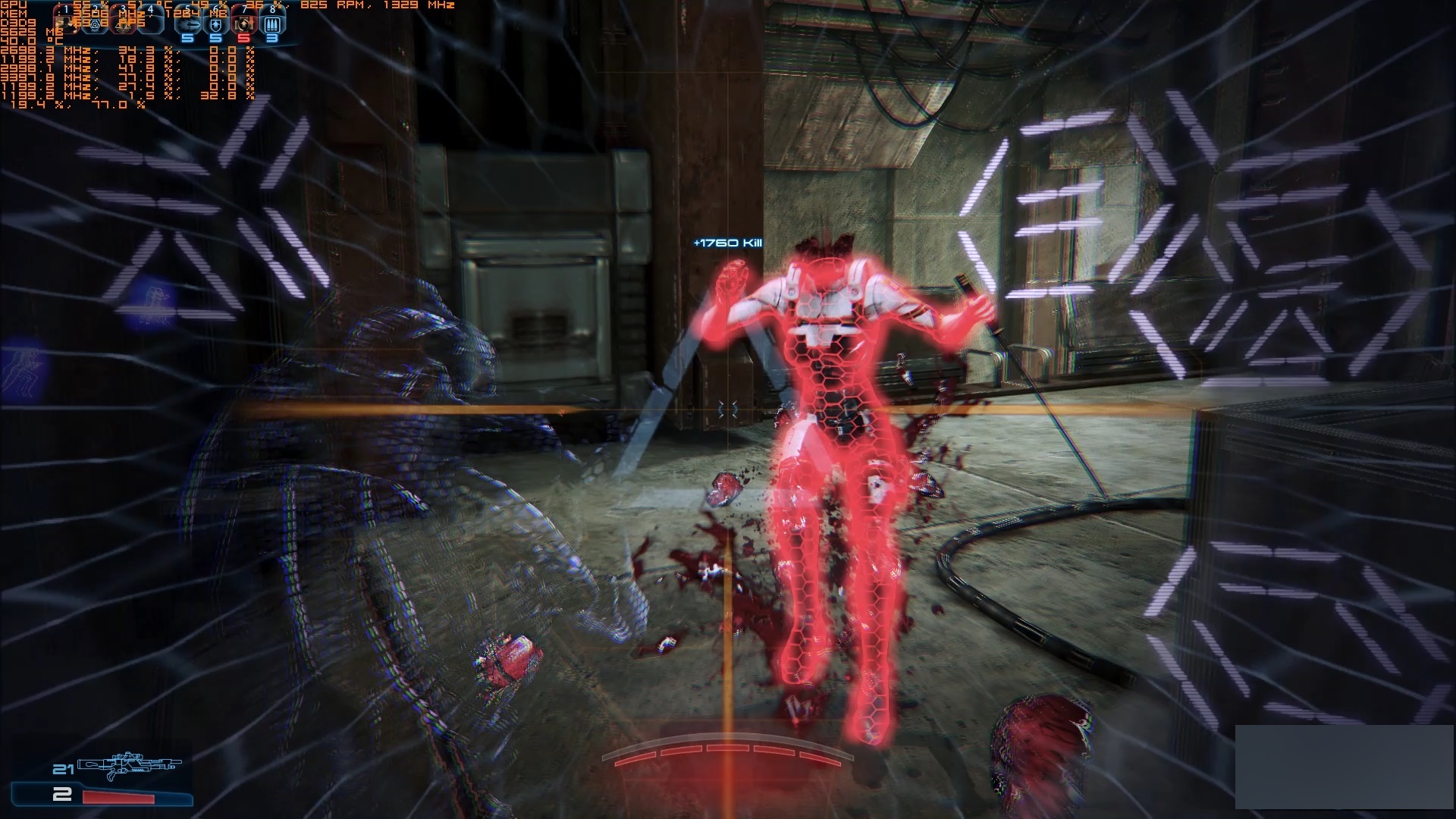Screen dimensions: 1456x819
Task: Select the slot 3 triangle power
Action: tap(124, 23)
